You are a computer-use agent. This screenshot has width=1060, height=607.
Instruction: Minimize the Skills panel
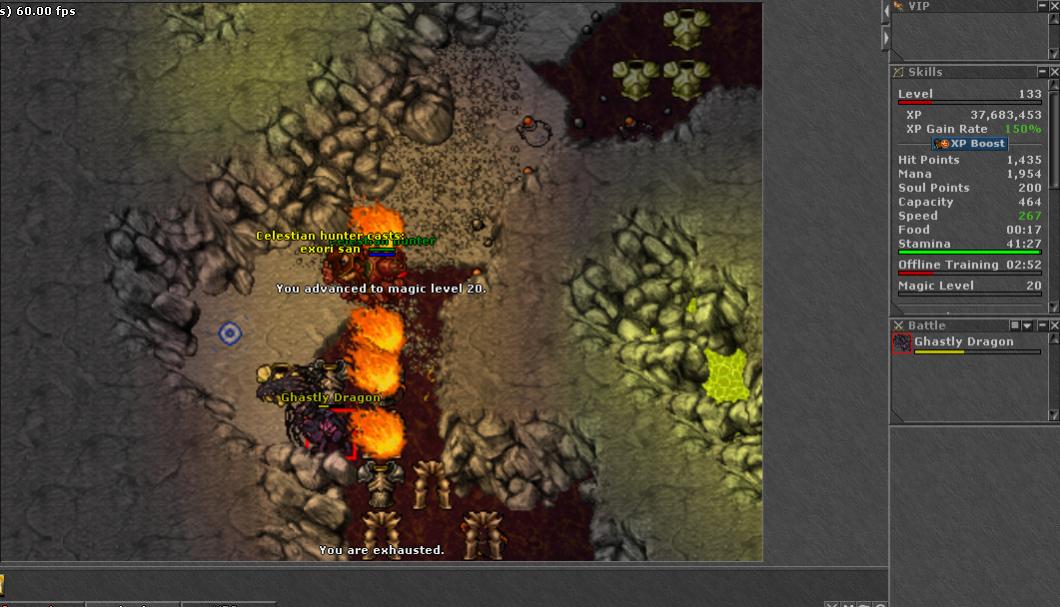pyautogui.click(x=1042, y=72)
